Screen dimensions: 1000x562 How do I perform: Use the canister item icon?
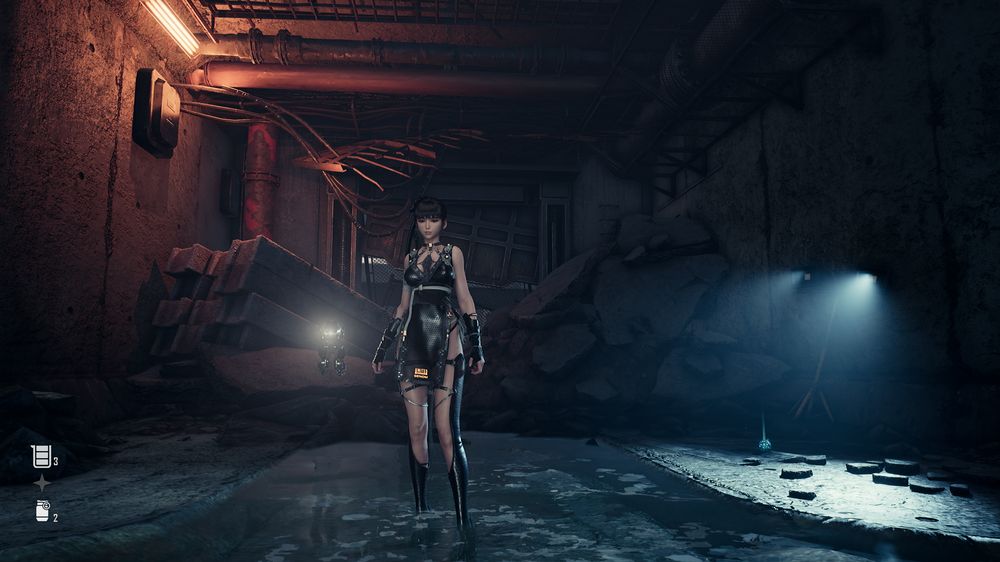pyautogui.click(x=42, y=511)
